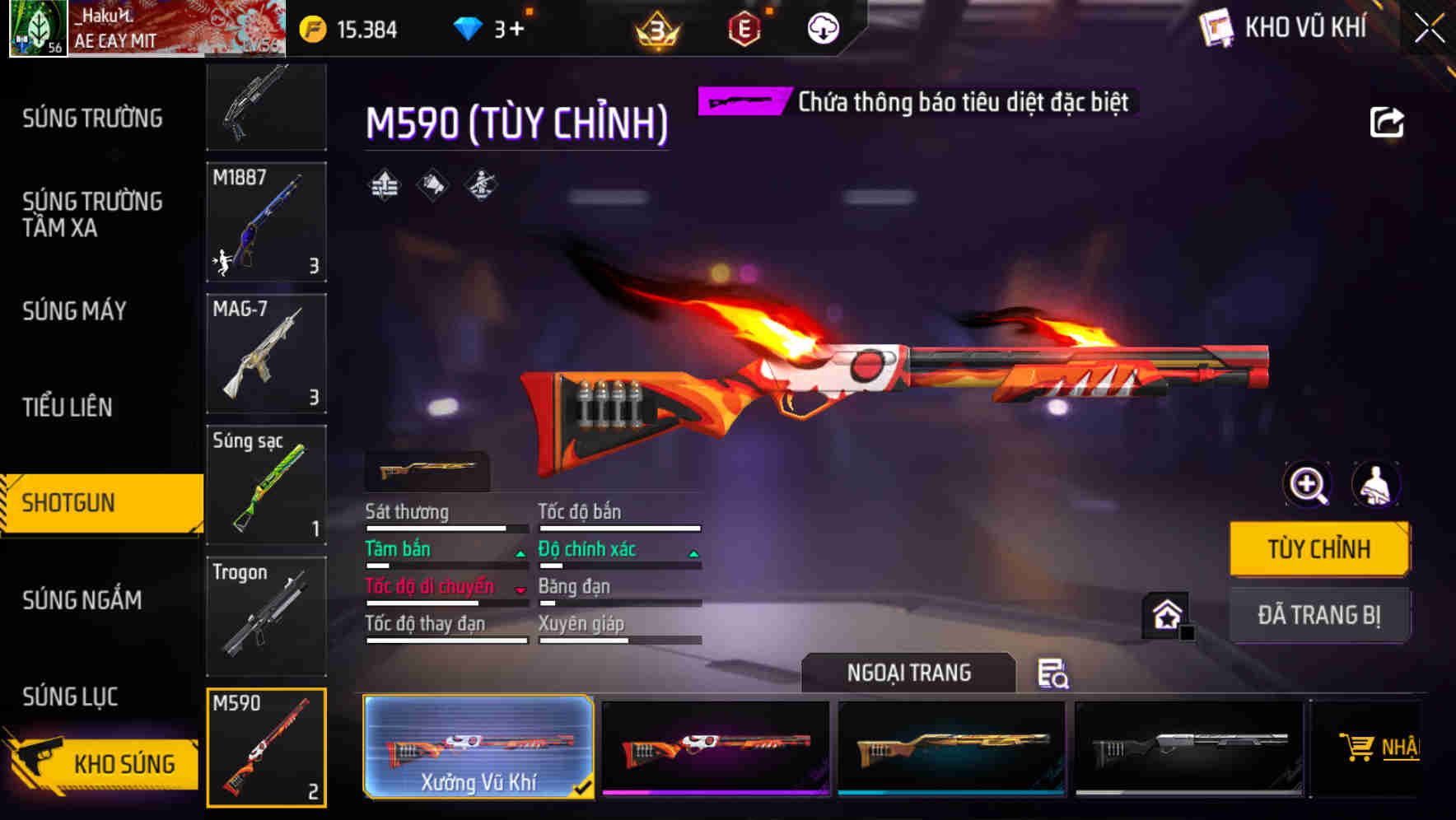Select the Trogon shotgun in weapon list
Screen dimensions: 1456x820
coord(266,616)
